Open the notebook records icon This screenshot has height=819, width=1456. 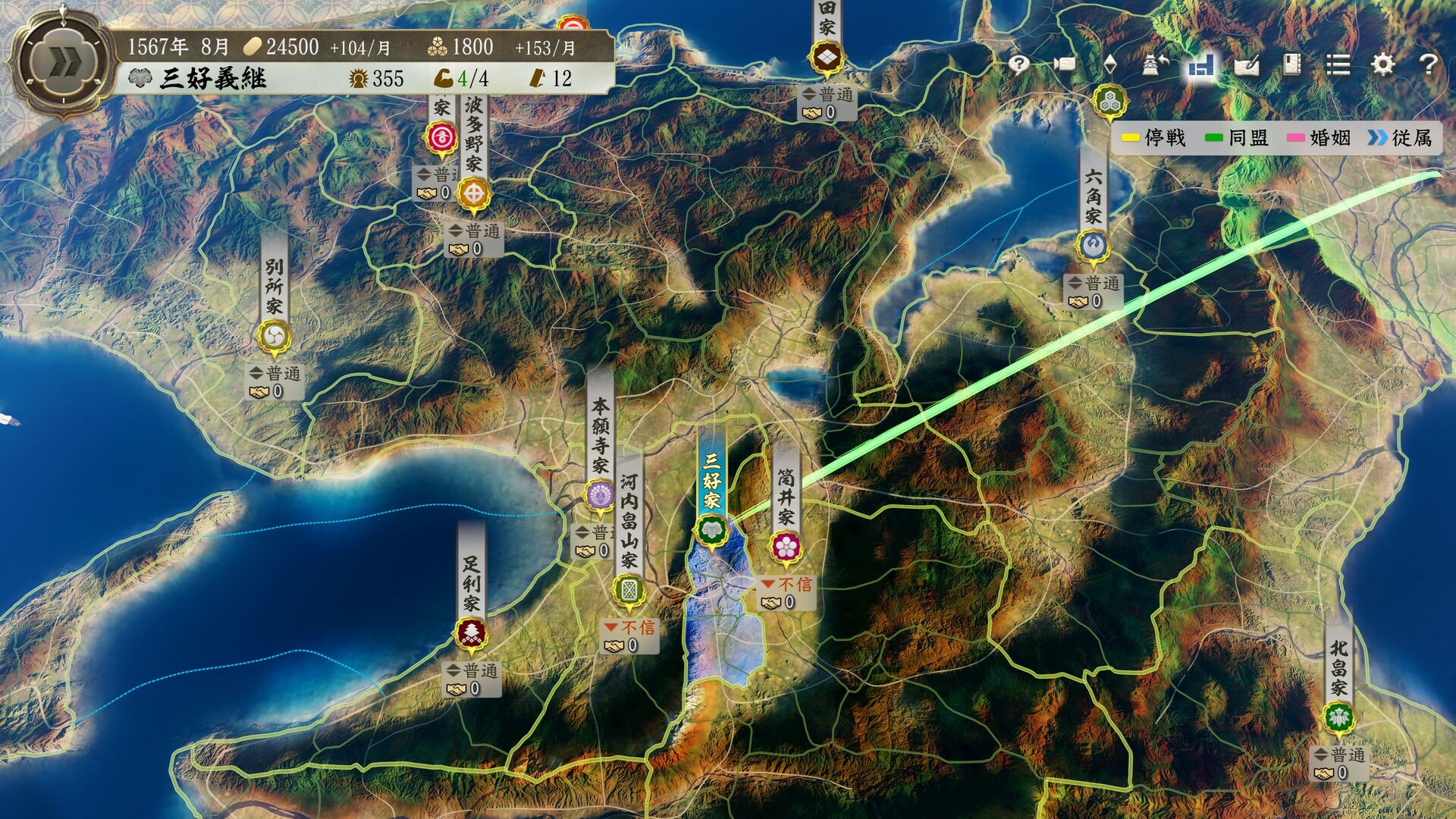(x=1292, y=64)
